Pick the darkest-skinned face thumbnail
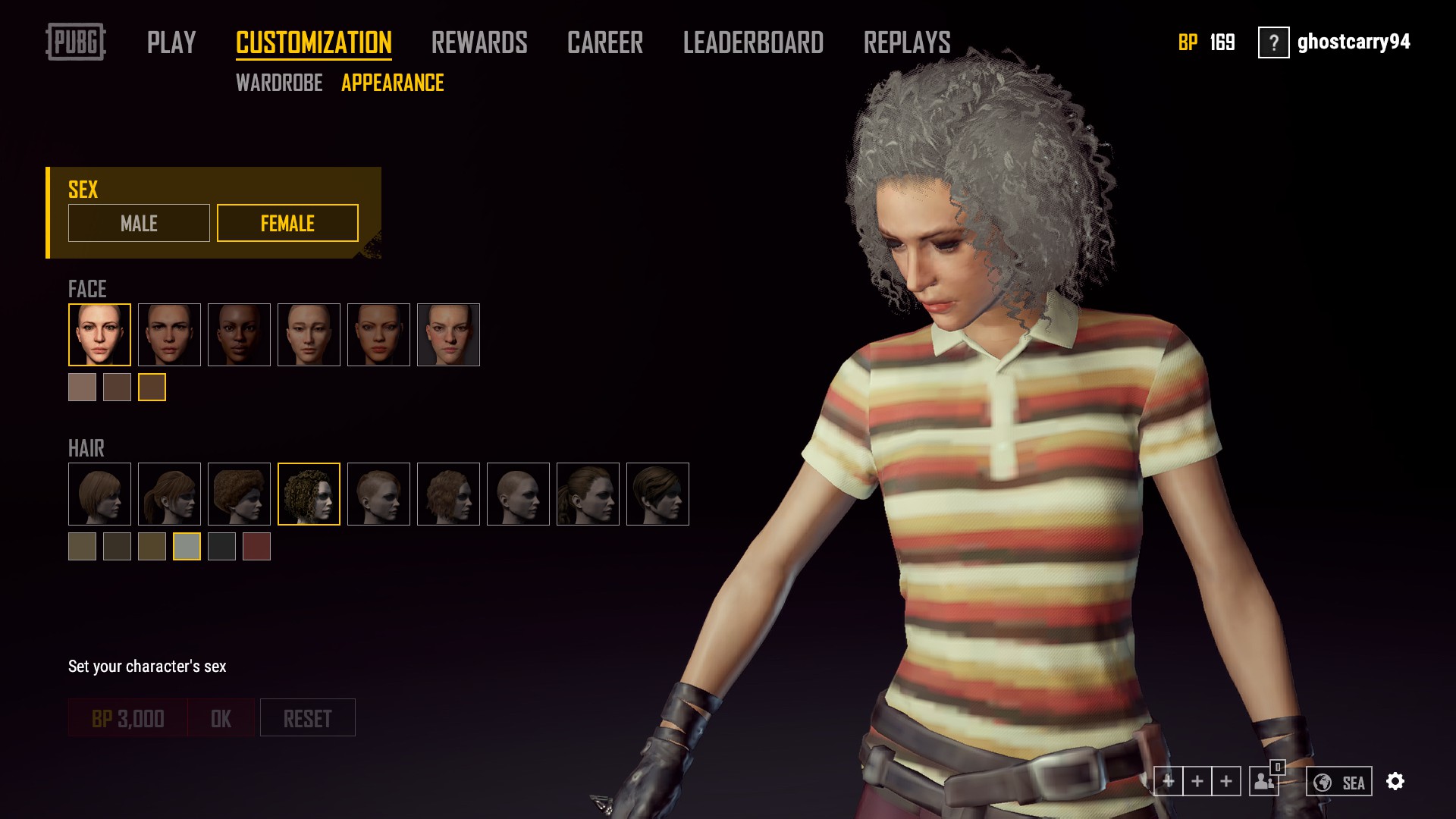The image size is (1456, 819). point(239,334)
